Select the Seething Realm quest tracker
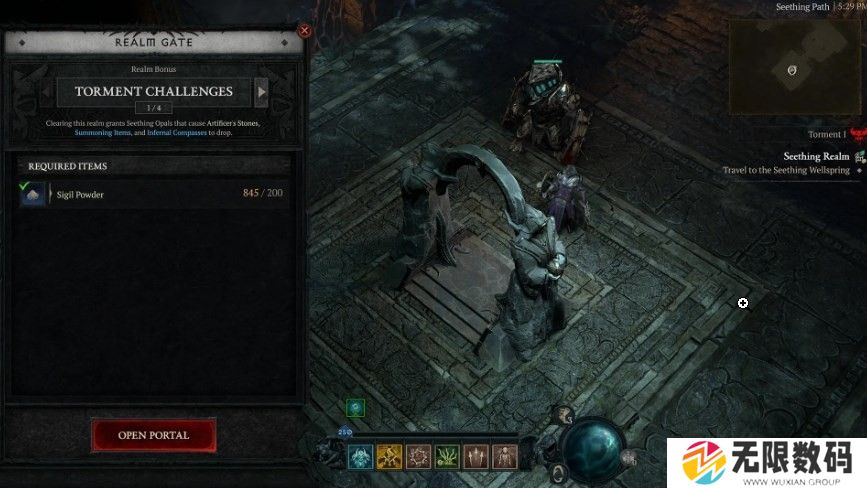 [816, 157]
